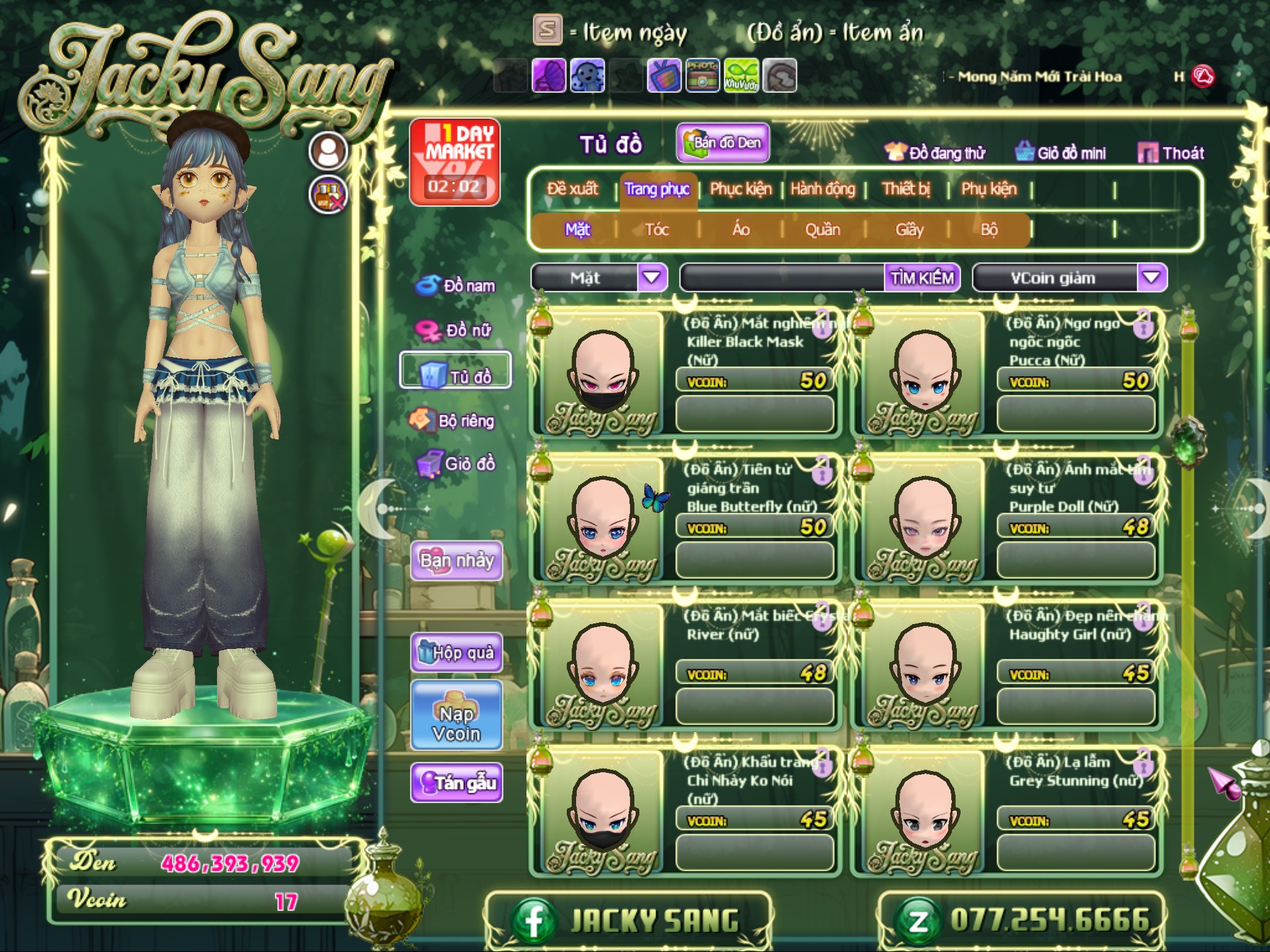Browse the Đồ nam category
Screen dimensions: 1270x952
pos(456,286)
